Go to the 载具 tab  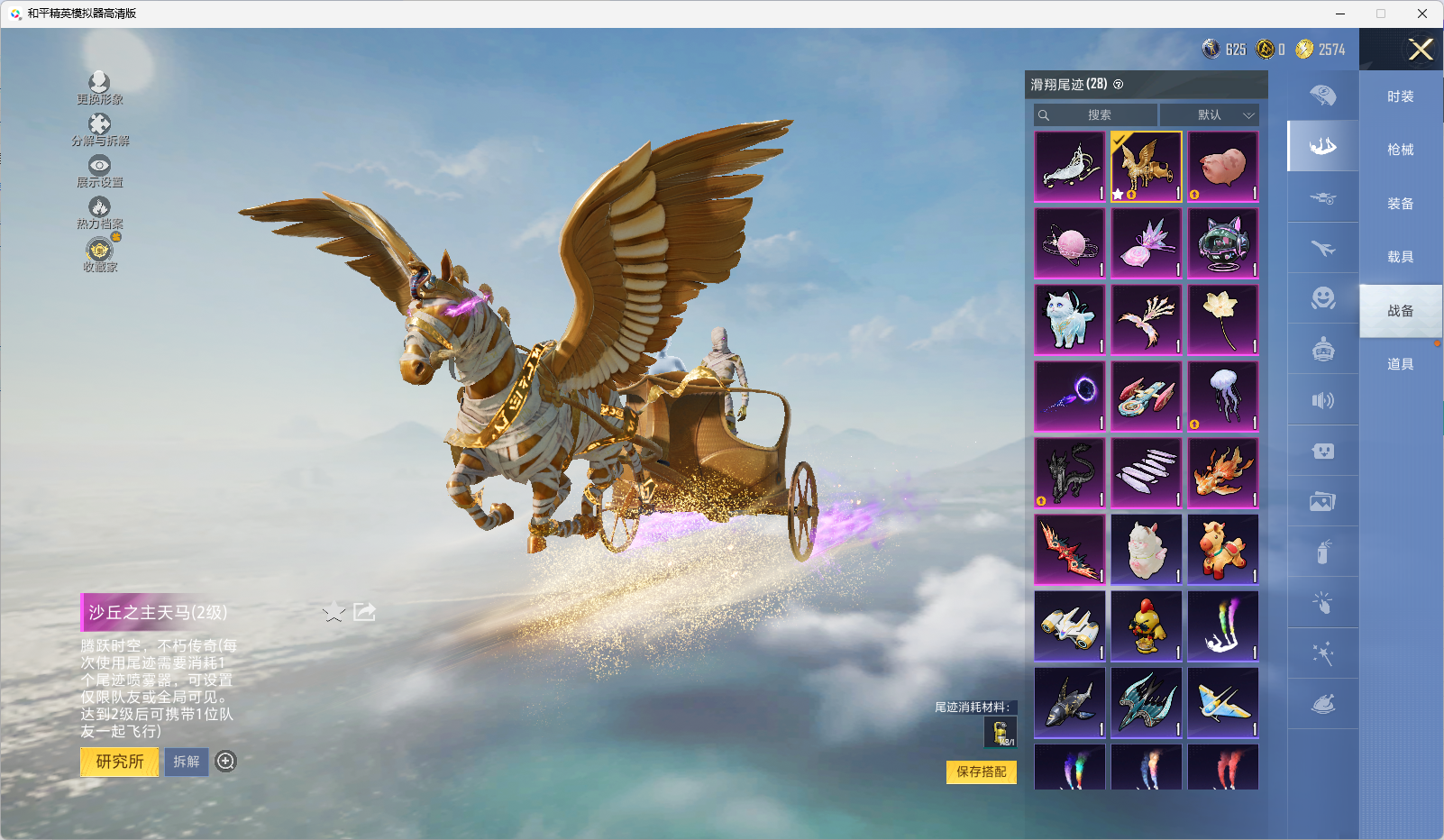tap(1400, 257)
